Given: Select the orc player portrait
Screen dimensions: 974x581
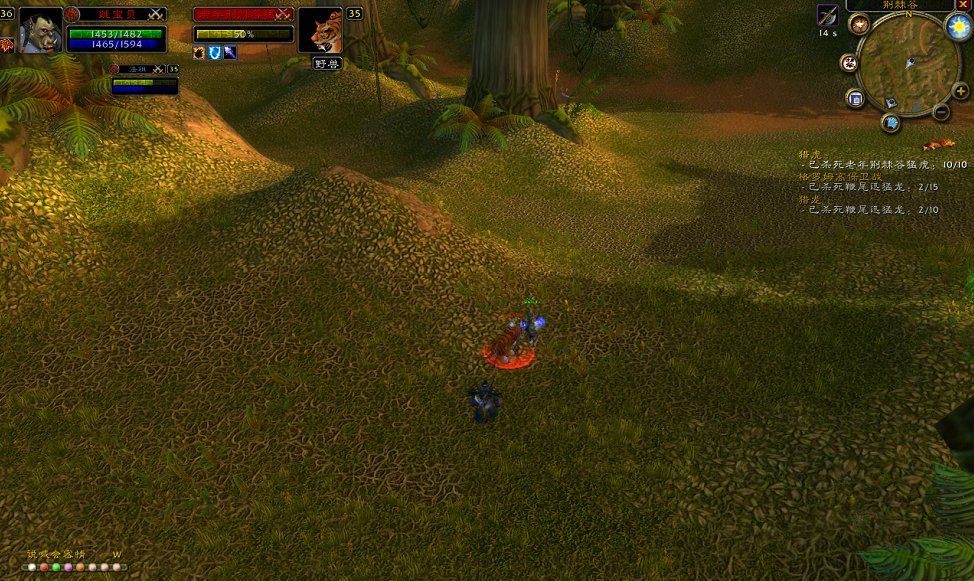Looking at the screenshot, I should (41, 30).
